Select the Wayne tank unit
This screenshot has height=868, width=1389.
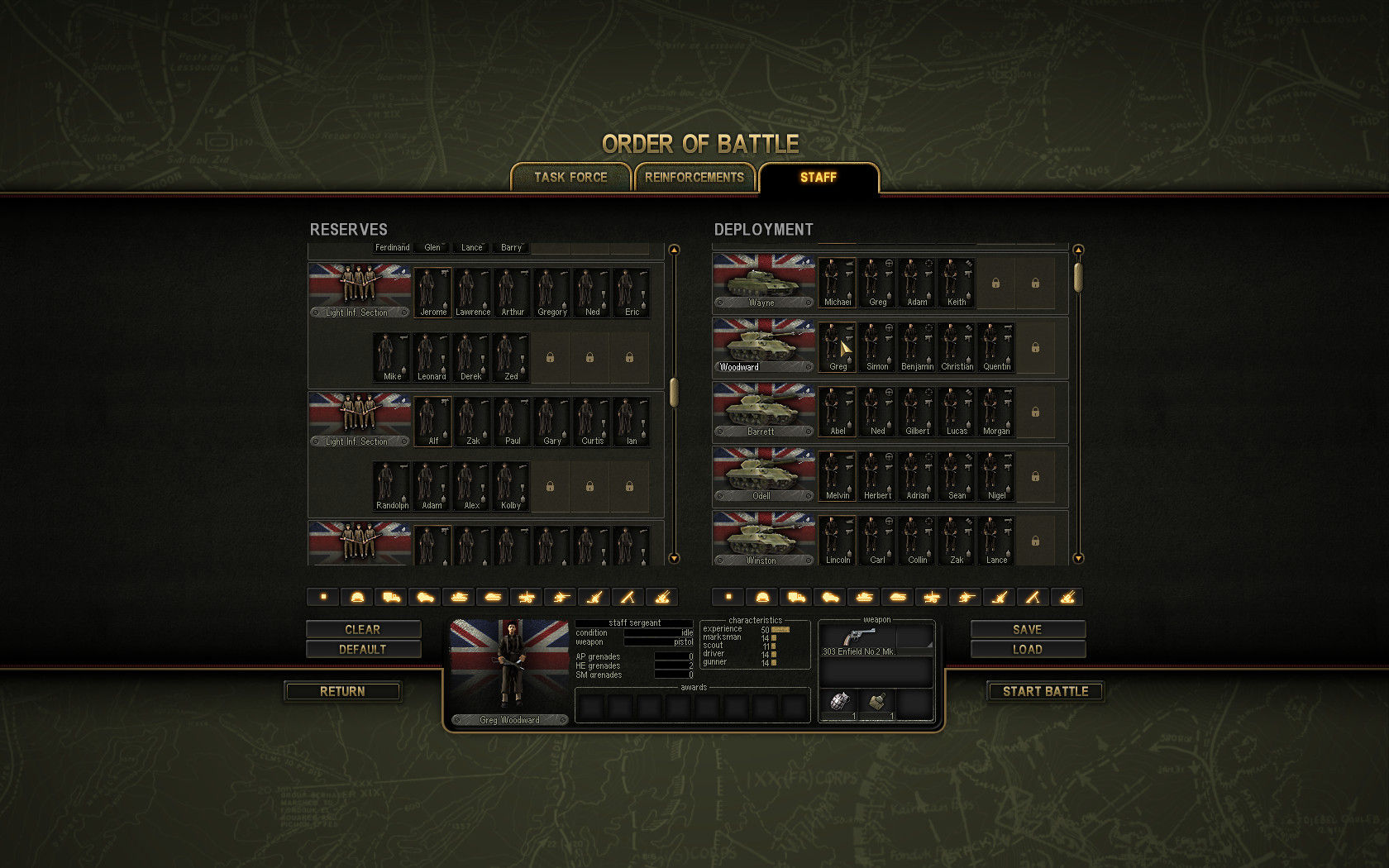click(763, 281)
